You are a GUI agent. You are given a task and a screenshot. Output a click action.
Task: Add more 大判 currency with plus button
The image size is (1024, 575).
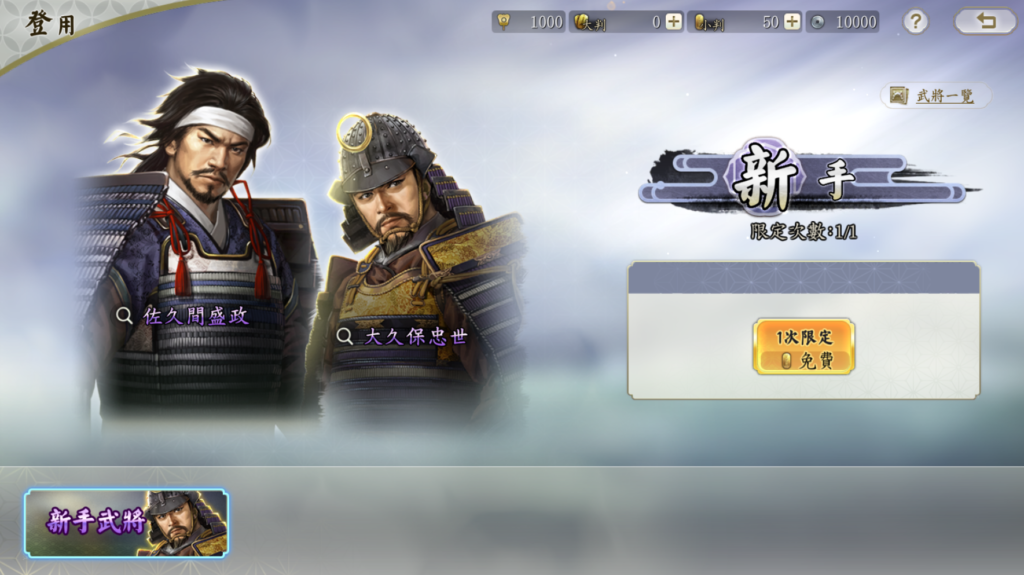click(673, 22)
